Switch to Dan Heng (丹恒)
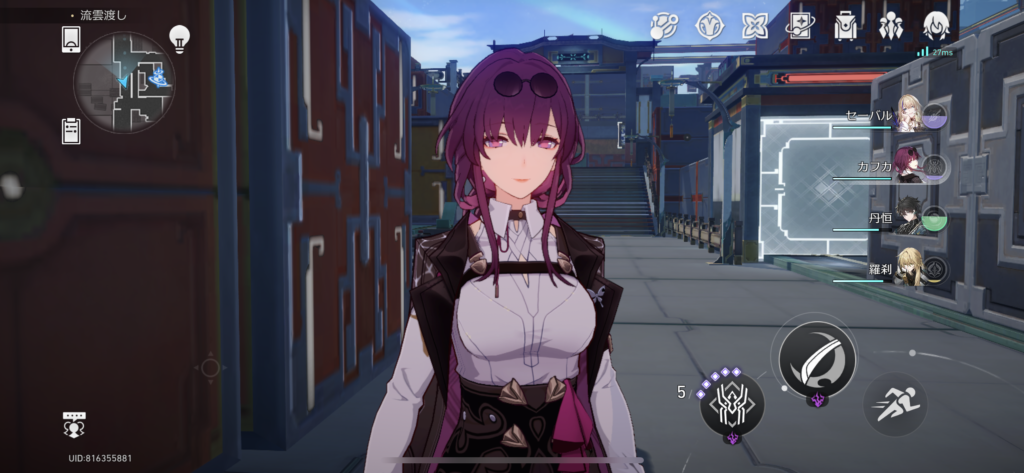 pos(910,218)
